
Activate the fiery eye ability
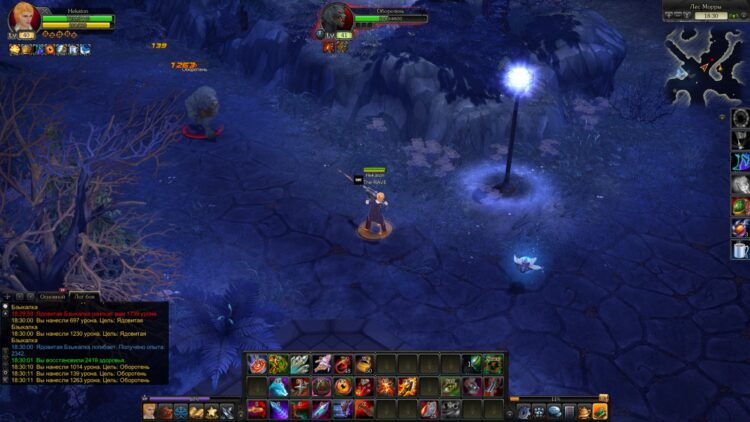coord(343,386)
